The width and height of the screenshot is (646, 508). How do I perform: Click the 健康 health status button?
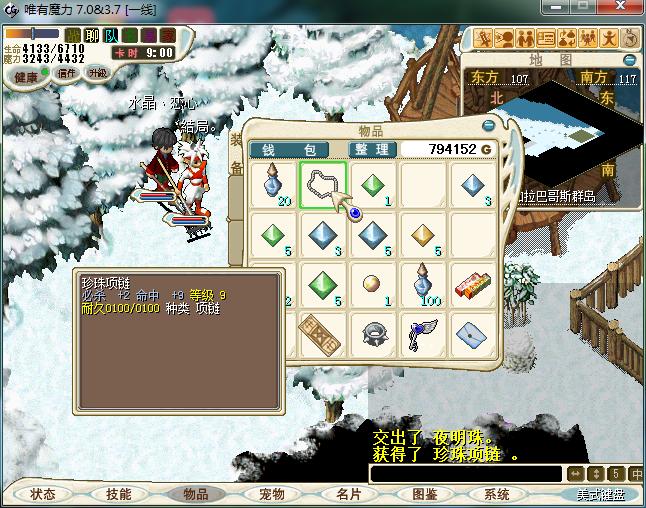pos(25,77)
